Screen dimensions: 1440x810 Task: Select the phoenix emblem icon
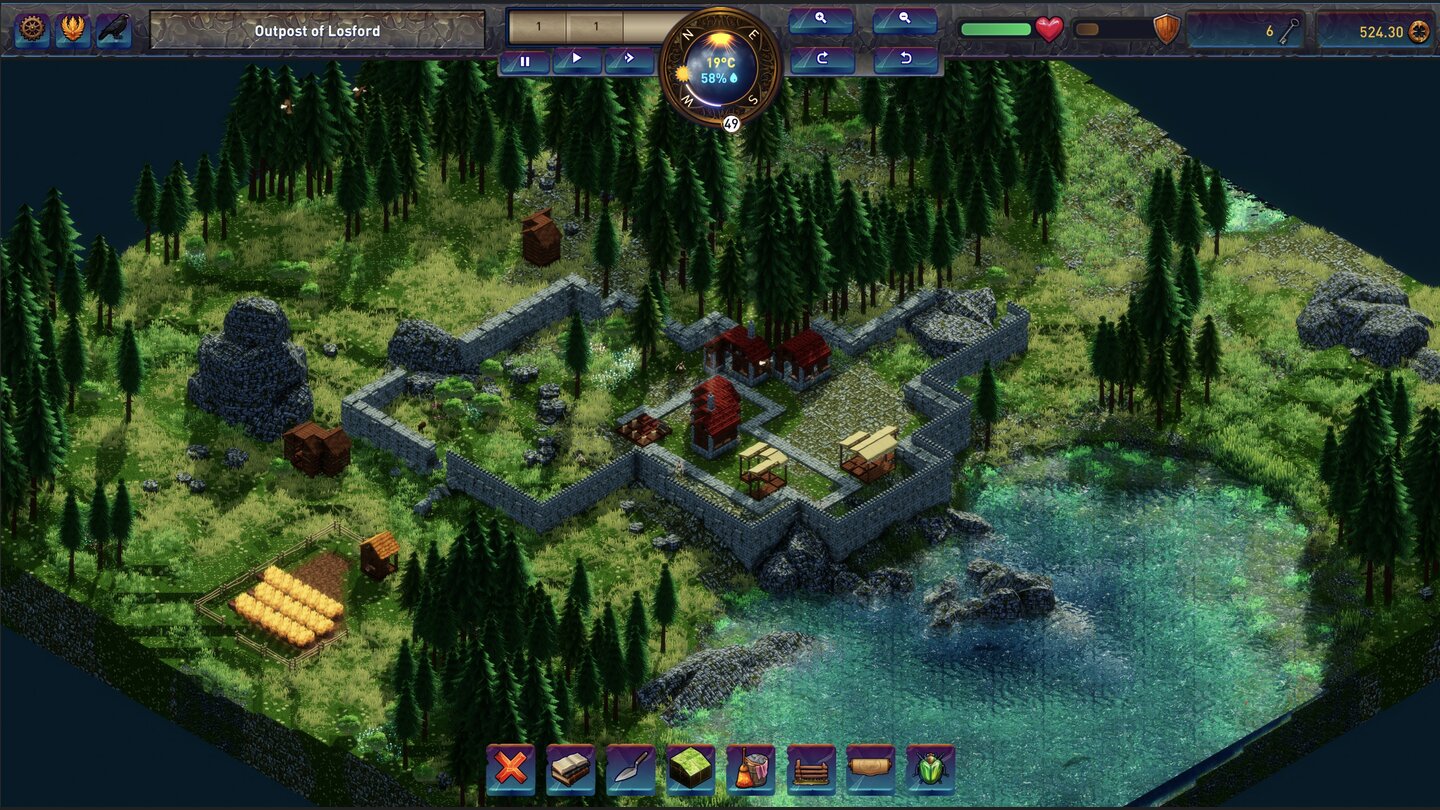(x=71, y=30)
